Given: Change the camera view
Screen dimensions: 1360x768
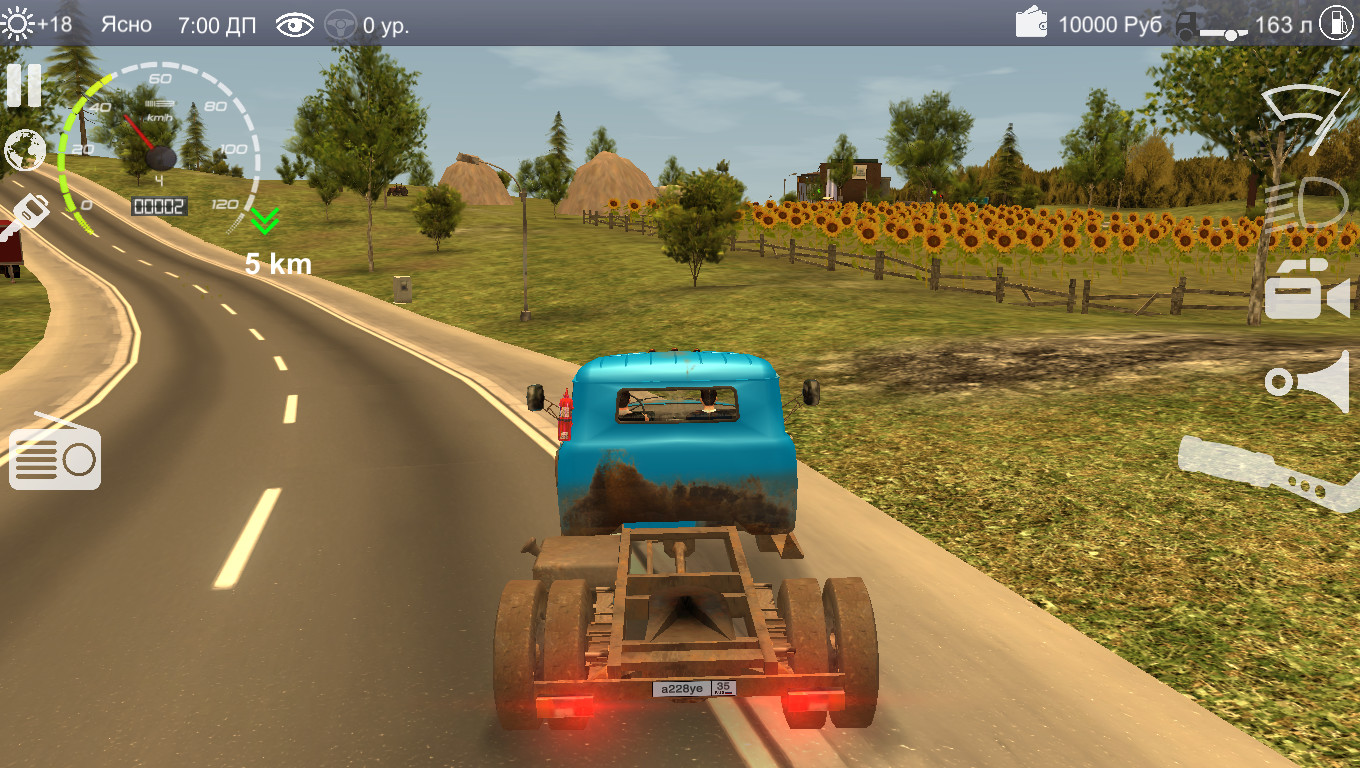Looking at the screenshot, I should tap(1306, 289).
